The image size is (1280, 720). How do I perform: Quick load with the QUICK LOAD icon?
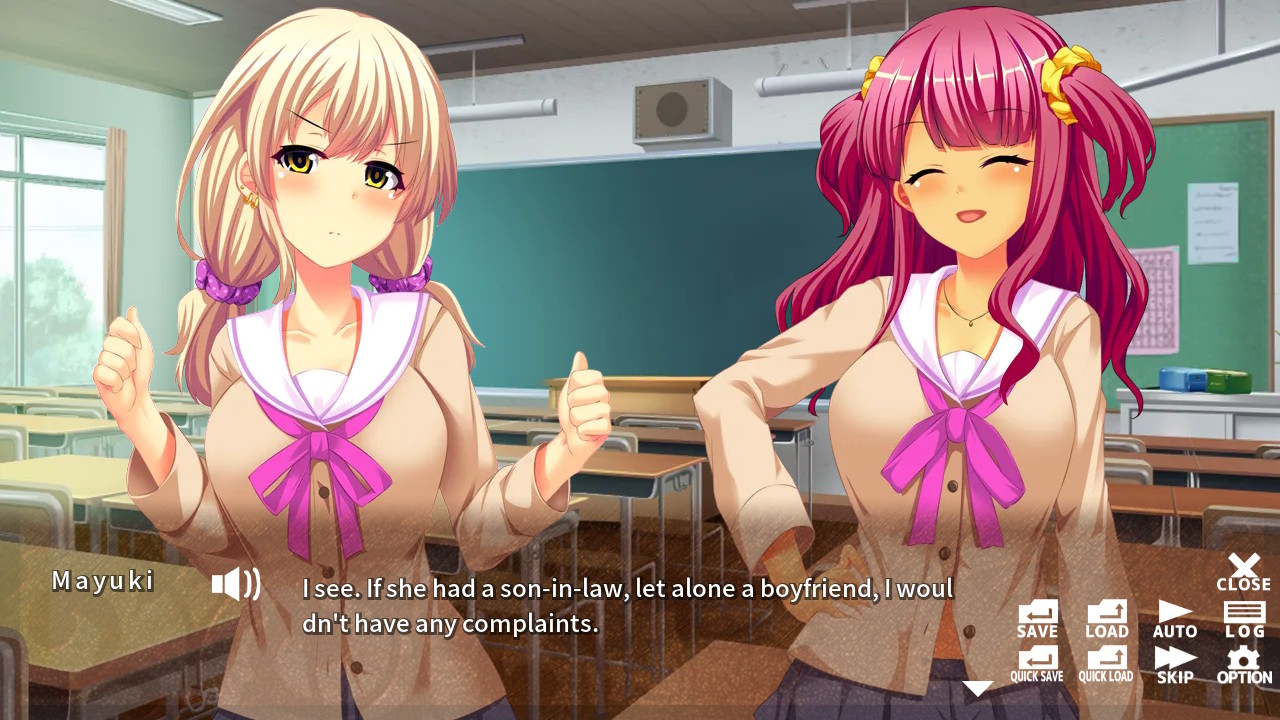pos(1106,660)
